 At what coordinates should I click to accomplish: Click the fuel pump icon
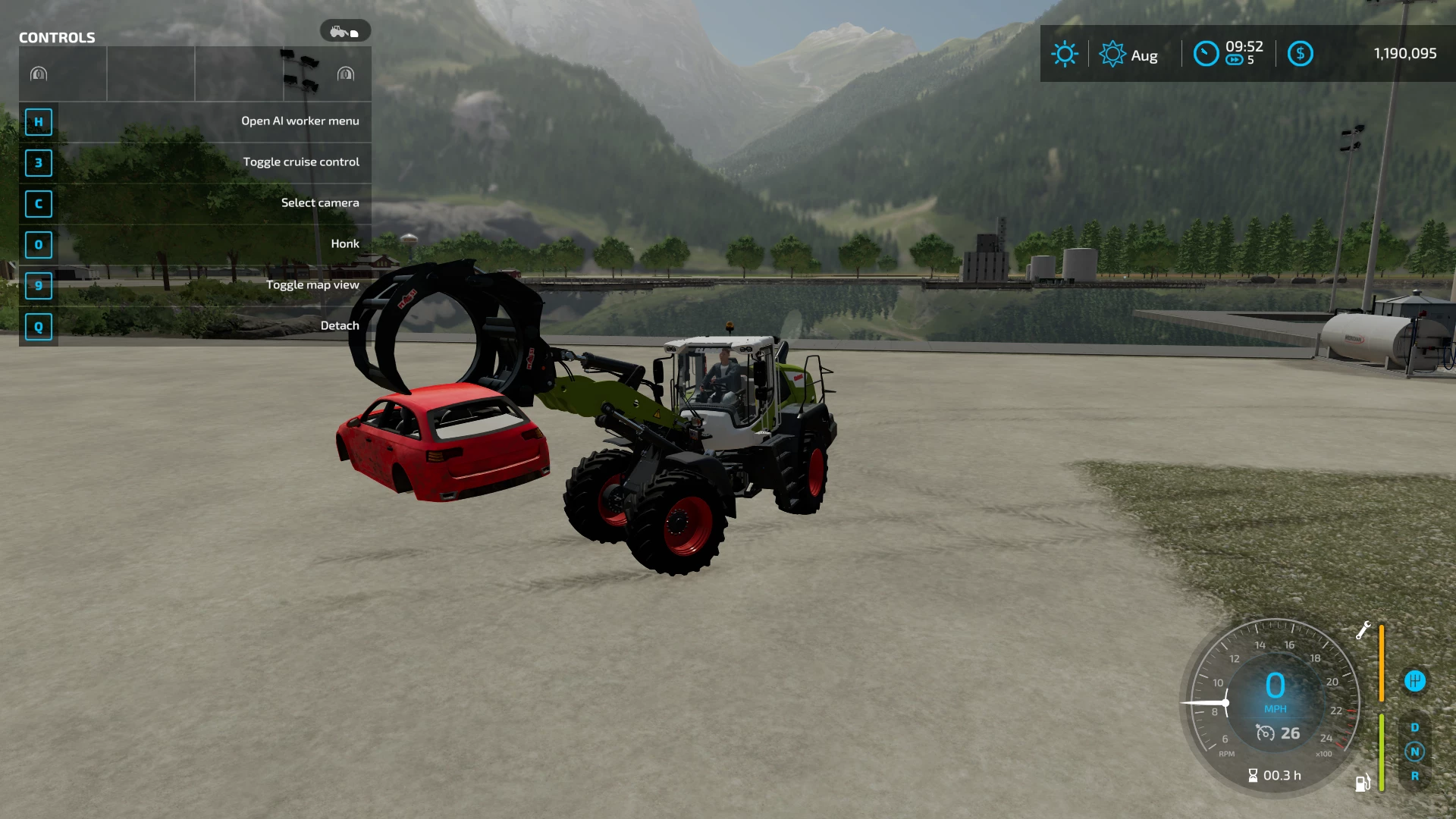pyautogui.click(x=1363, y=783)
